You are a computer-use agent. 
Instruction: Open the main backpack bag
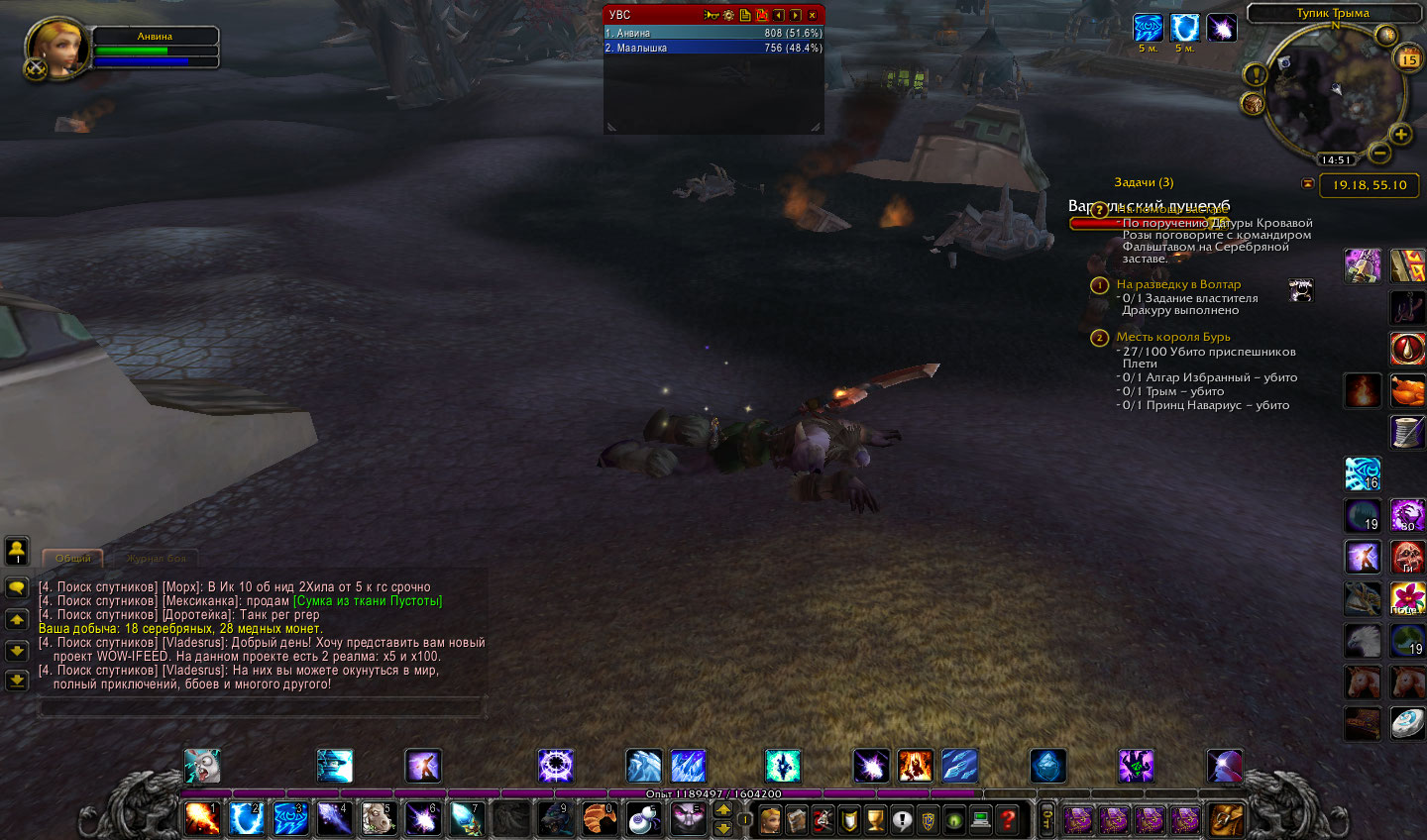1226,819
